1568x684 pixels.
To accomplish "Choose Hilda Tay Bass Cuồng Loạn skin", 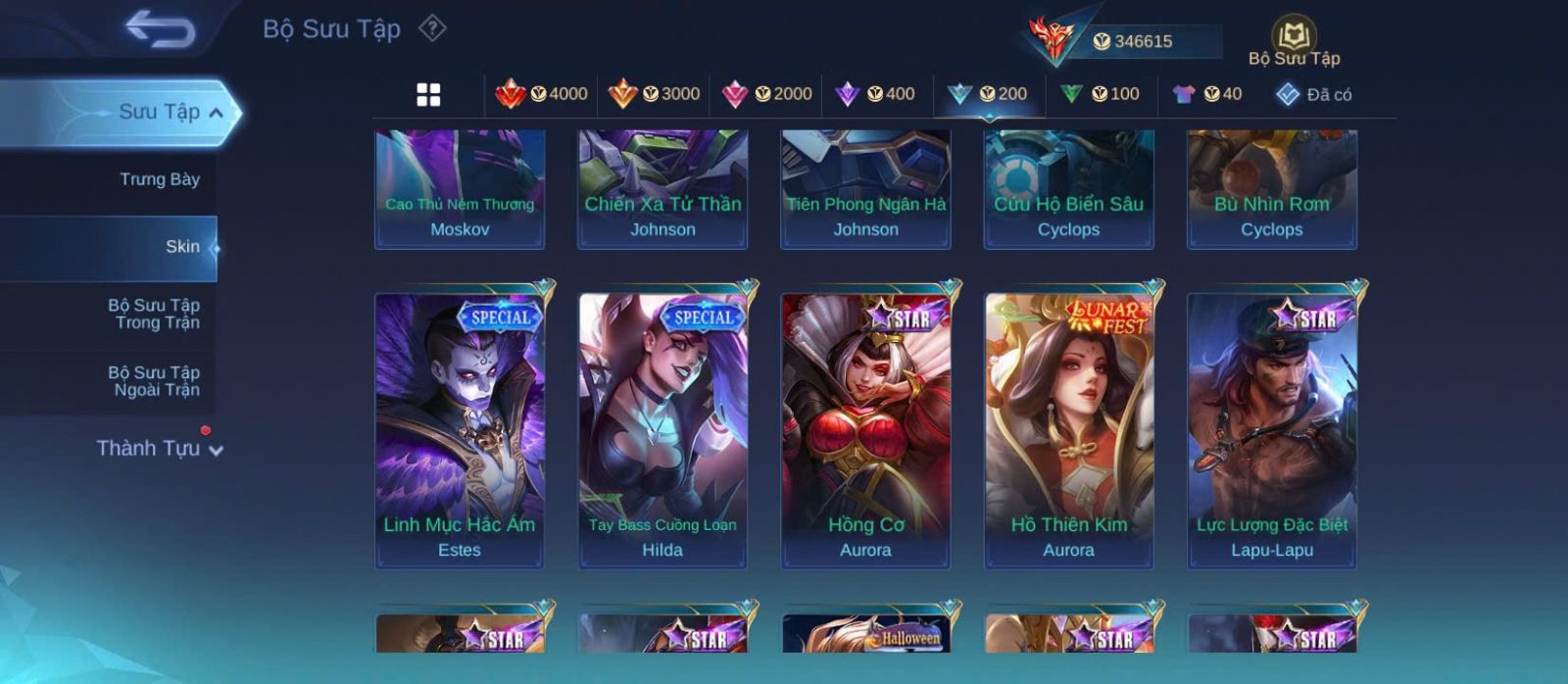I will pyautogui.click(x=662, y=429).
